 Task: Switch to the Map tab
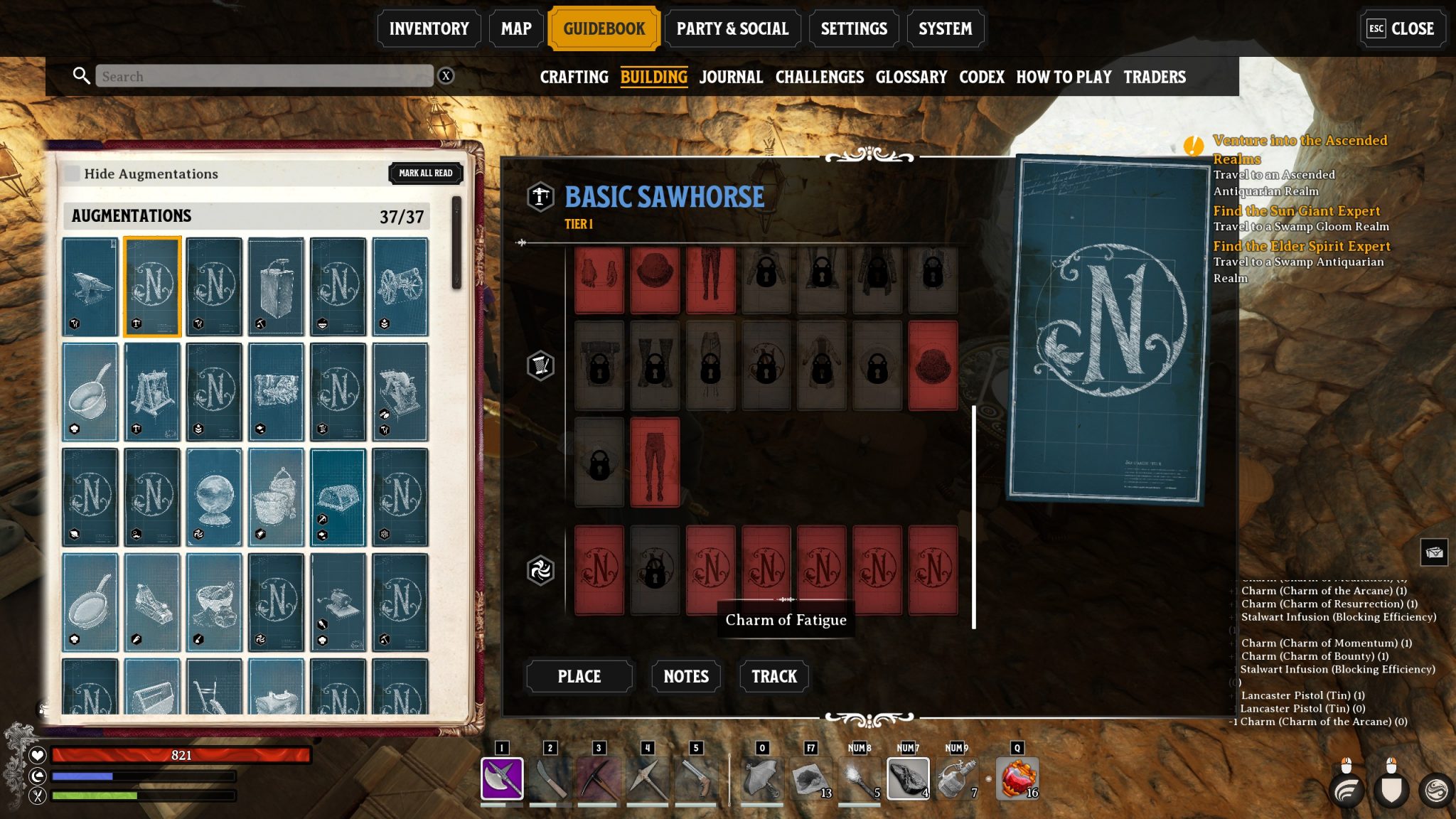(516, 29)
